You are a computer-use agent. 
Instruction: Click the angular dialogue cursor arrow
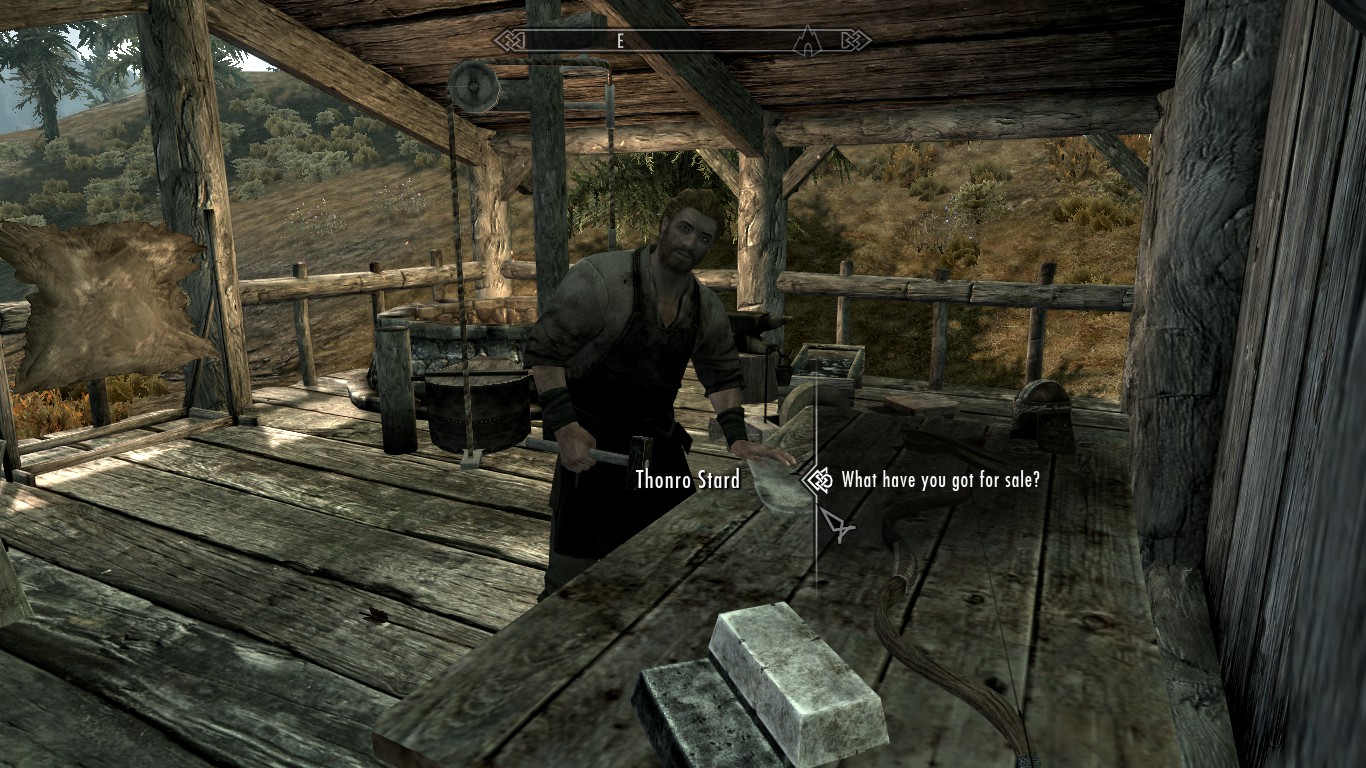[x=838, y=522]
